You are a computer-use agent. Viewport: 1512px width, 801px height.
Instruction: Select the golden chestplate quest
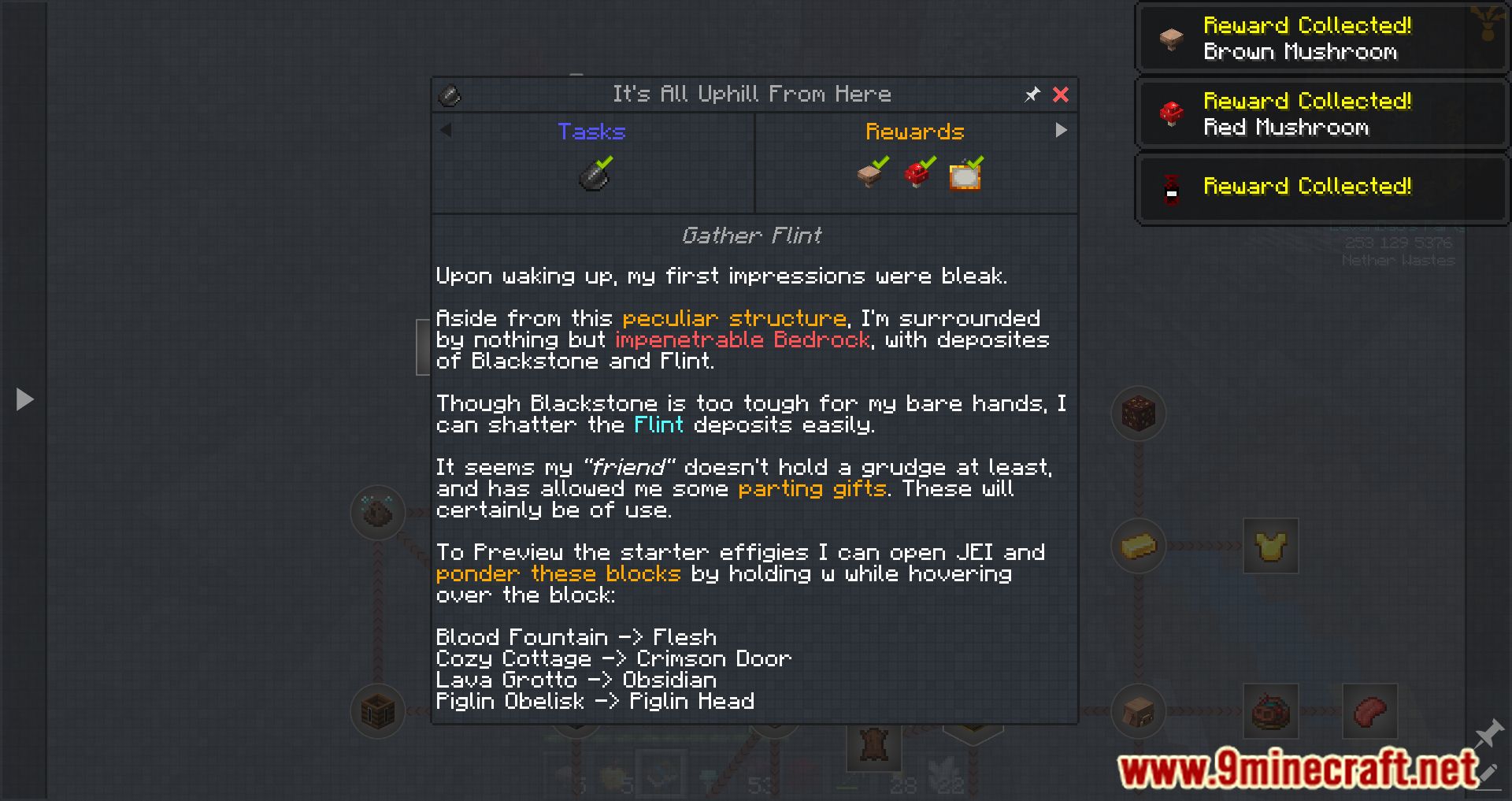coord(1270,546)
